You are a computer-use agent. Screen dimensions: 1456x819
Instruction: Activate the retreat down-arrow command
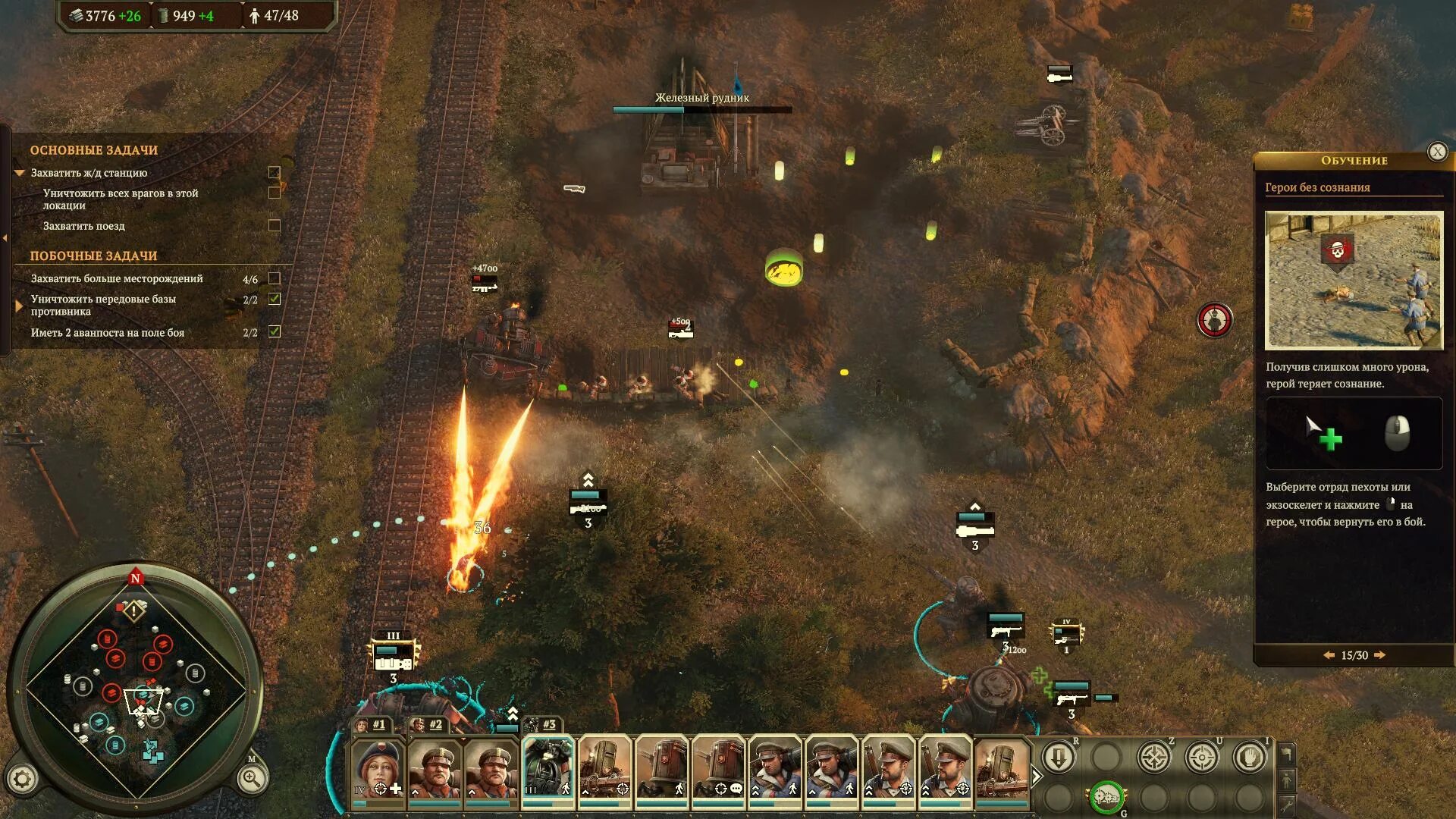[x=1059, y=757]
